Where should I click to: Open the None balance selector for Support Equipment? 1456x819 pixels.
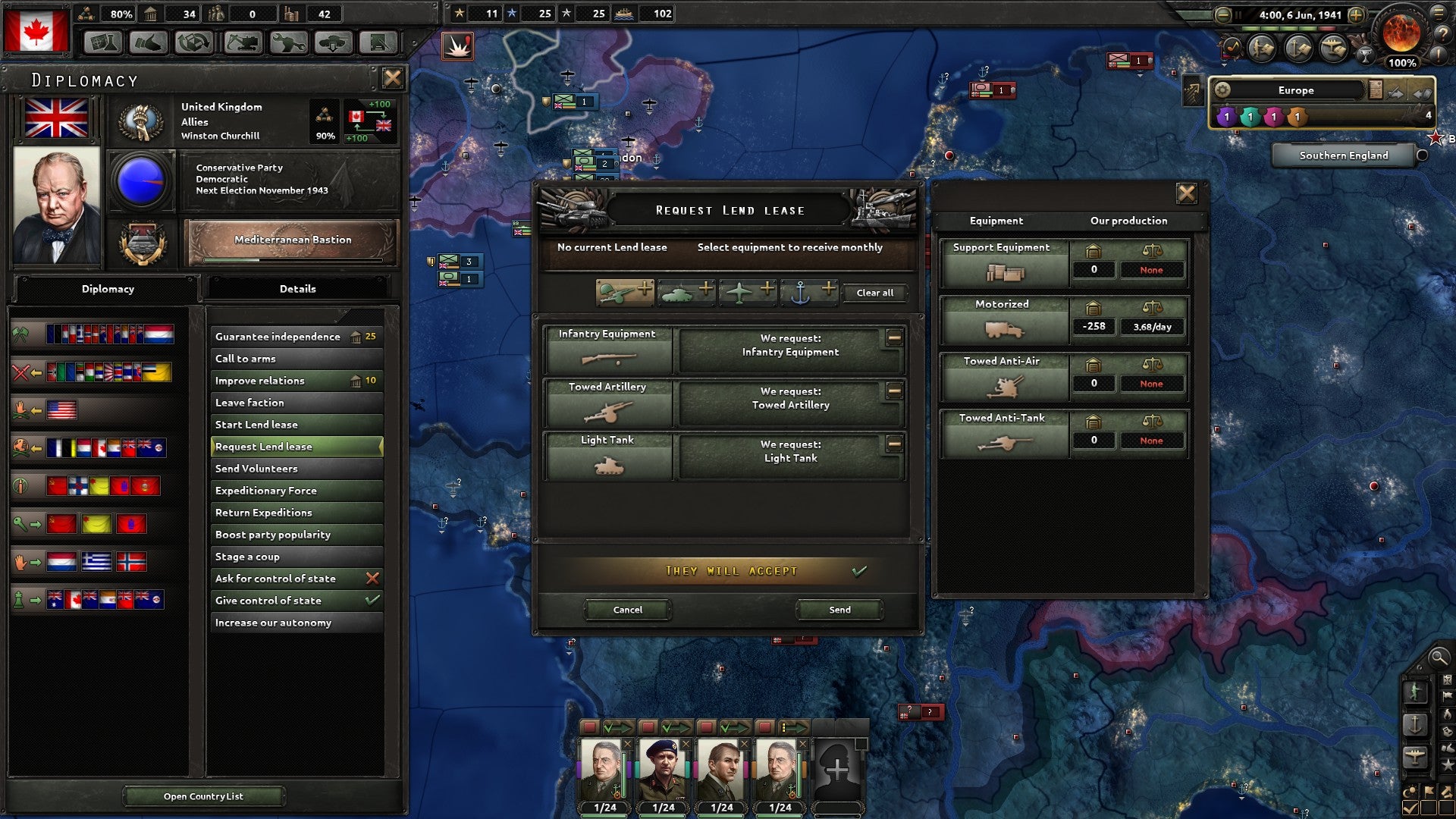[x=1152, y=270]
